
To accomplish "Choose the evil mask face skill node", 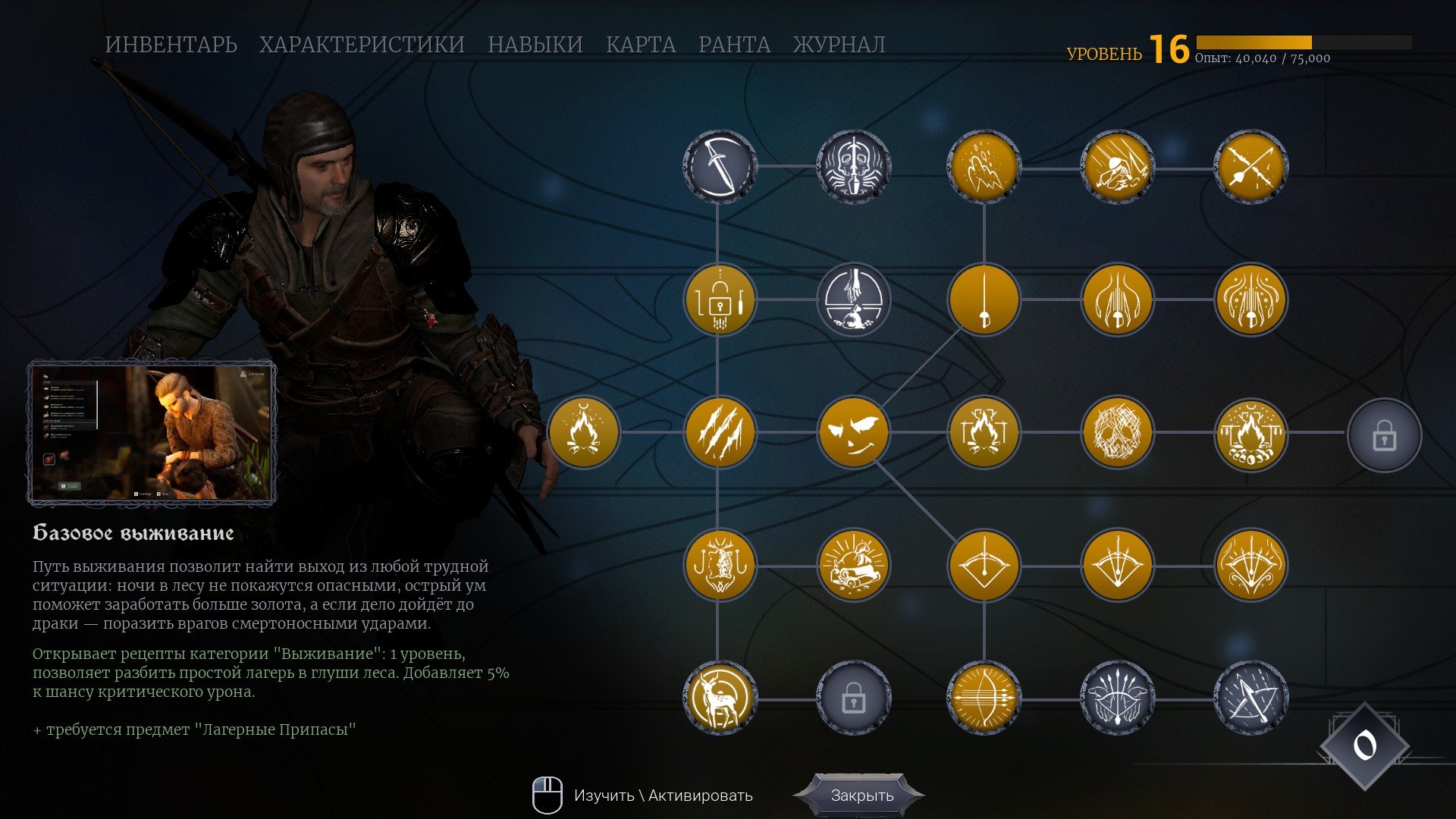I will pyautogui.click(x=853, y=432).
